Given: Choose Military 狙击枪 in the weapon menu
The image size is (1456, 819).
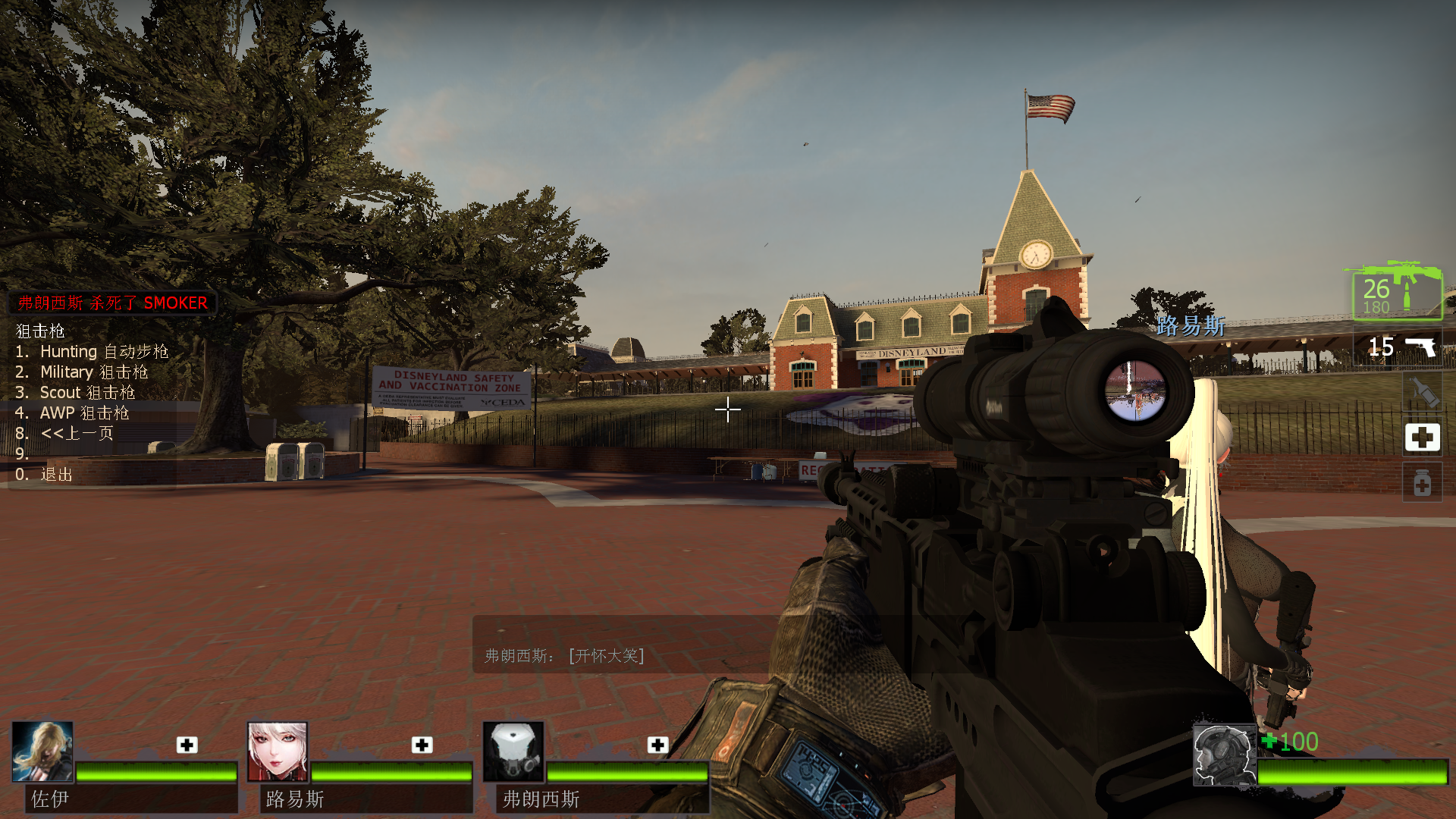Looking at the screenshot, I should tap(93, 372).
